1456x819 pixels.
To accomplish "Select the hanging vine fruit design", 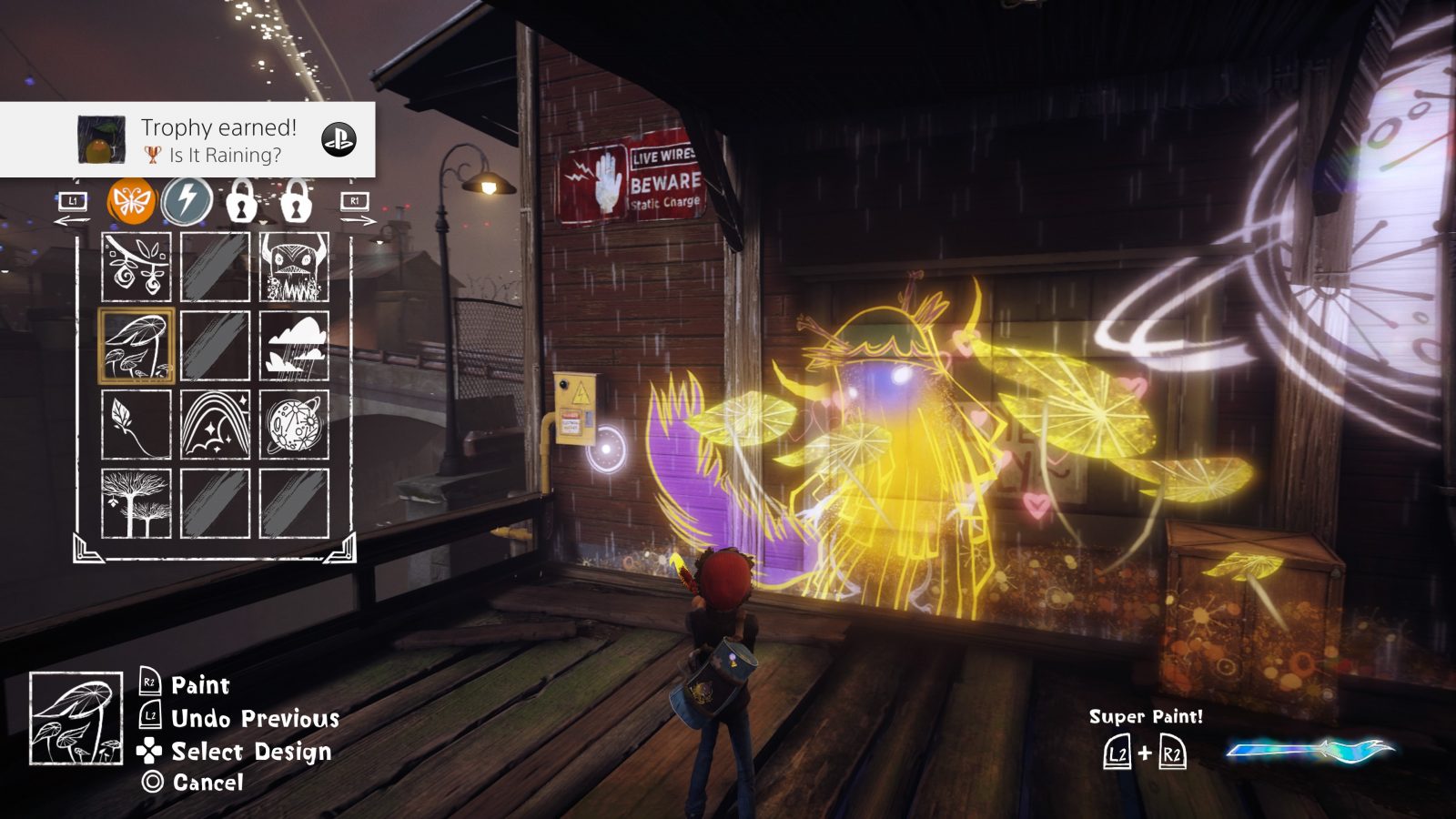I will click(x=136, y=268).
